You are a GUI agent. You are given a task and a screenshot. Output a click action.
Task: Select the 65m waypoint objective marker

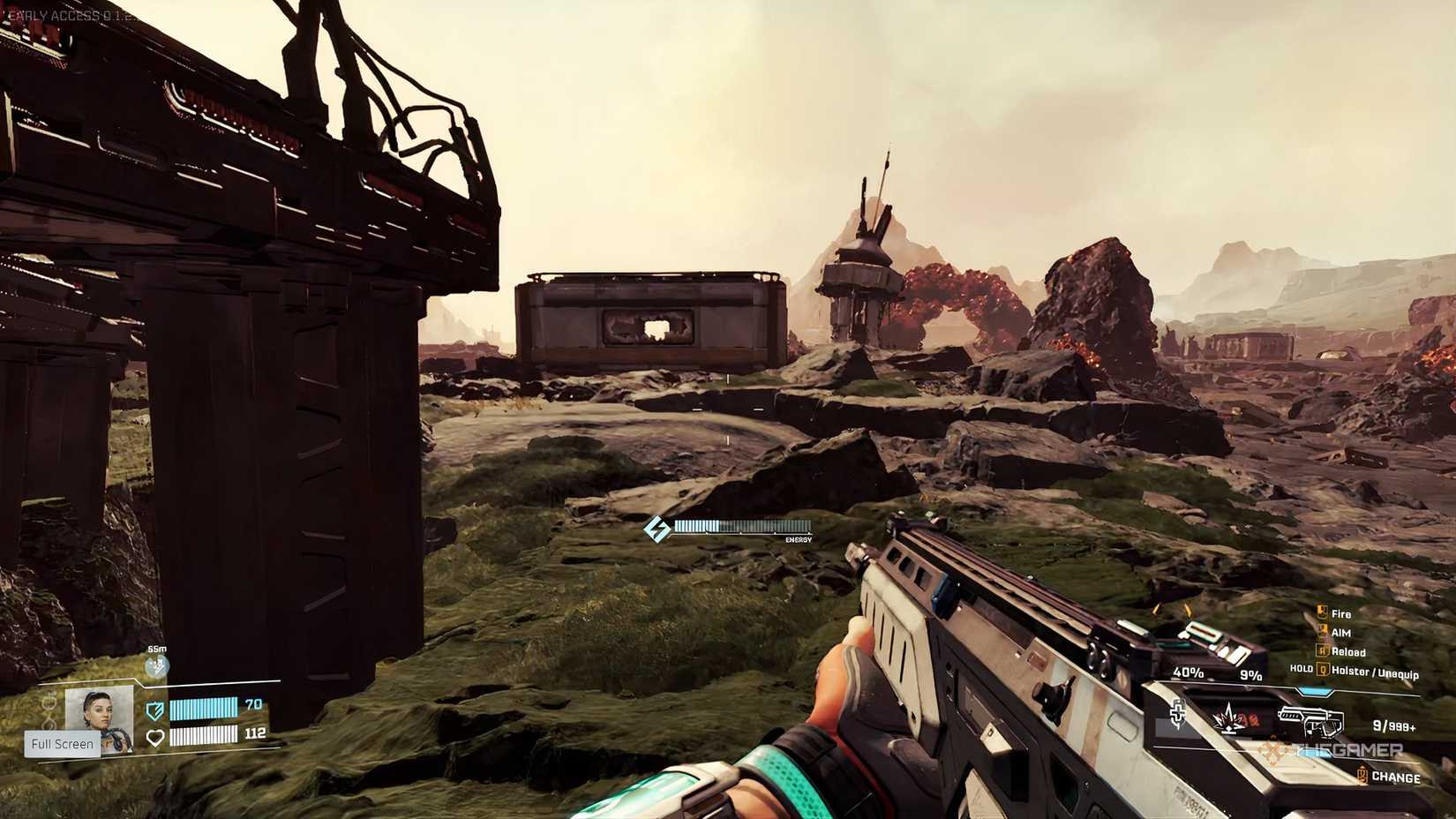coord(157,665)
